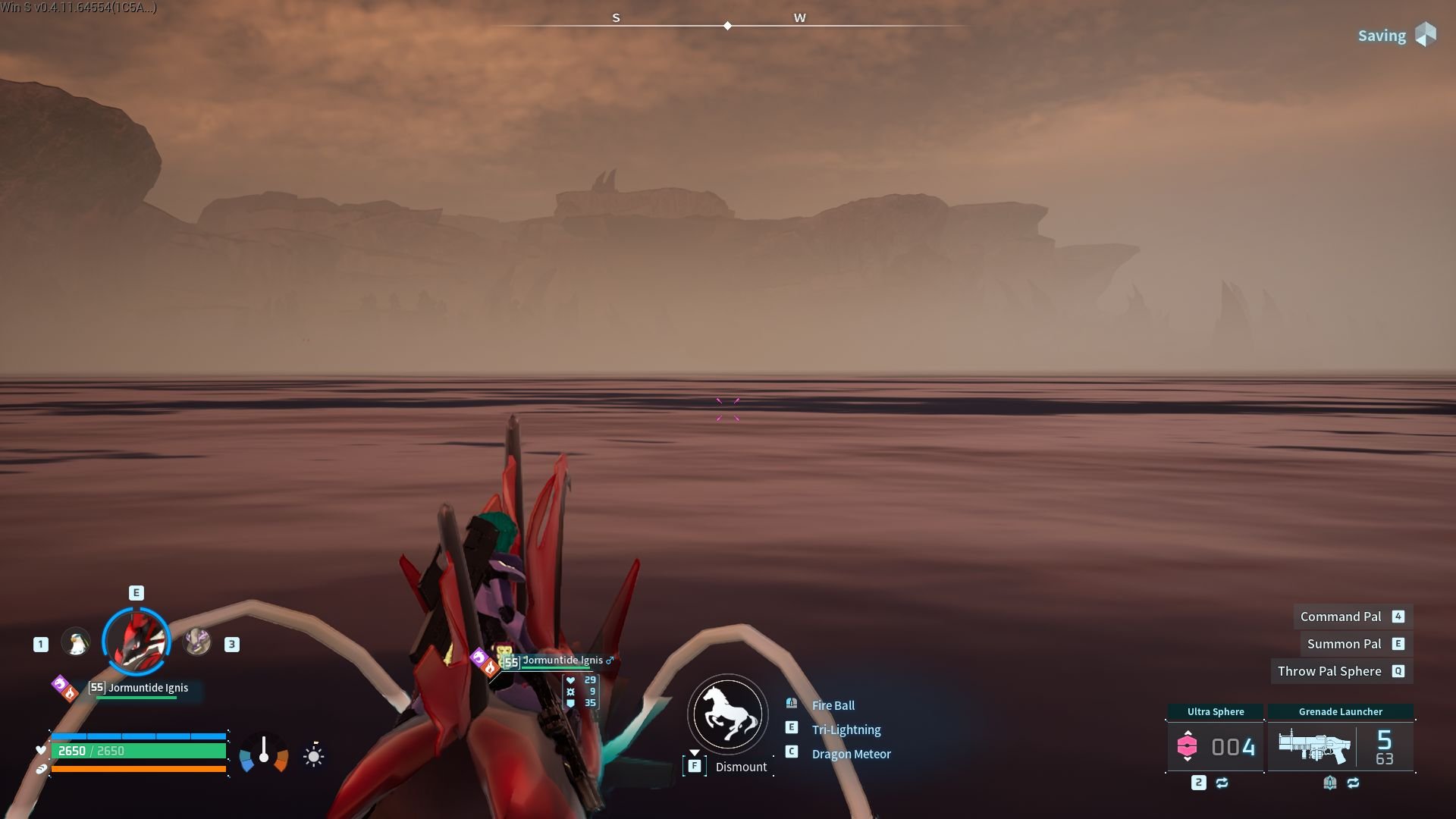Open the Ultra Sphere selector arrows
Viewport: 1456px width, 819px height.
(1188, 733)
